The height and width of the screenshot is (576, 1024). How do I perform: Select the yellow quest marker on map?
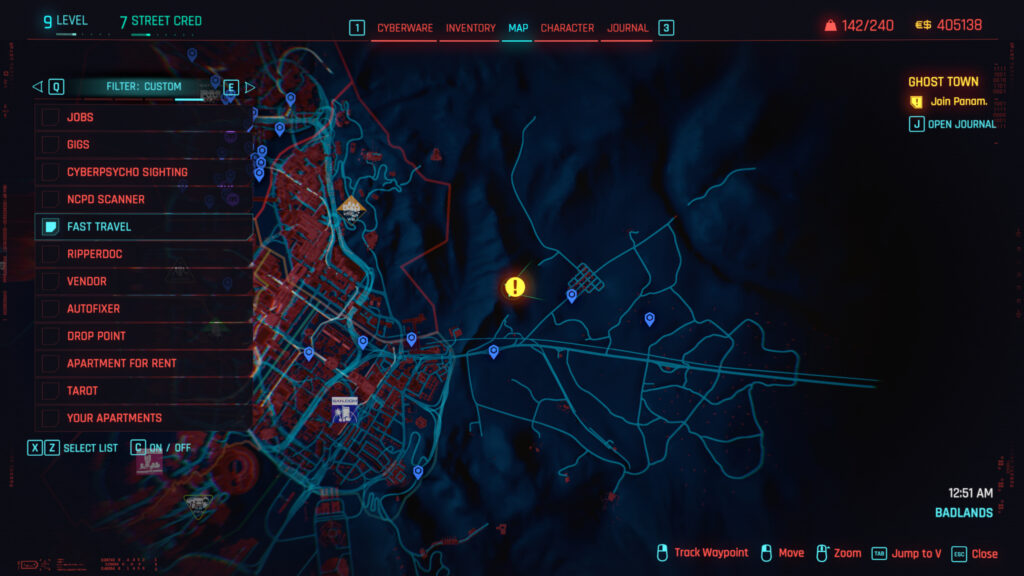coord(515,288)
